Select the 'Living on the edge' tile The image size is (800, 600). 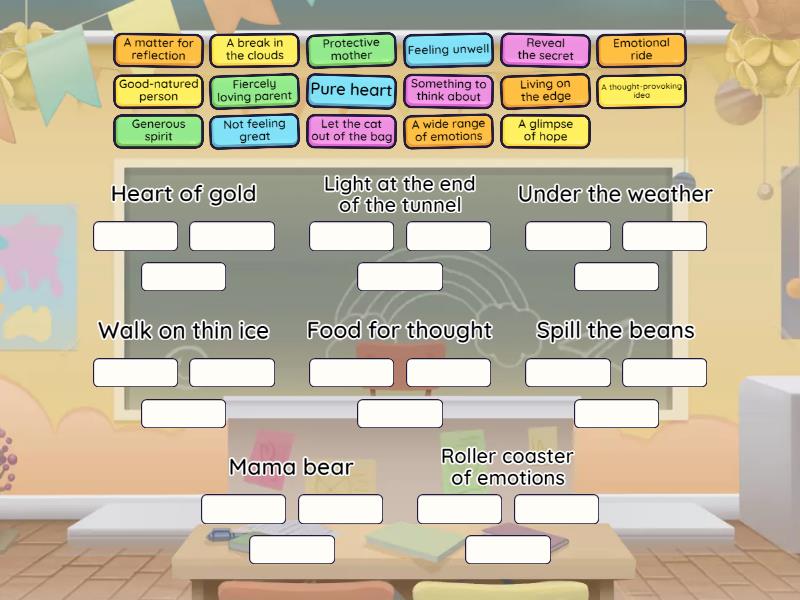[545, 91]
